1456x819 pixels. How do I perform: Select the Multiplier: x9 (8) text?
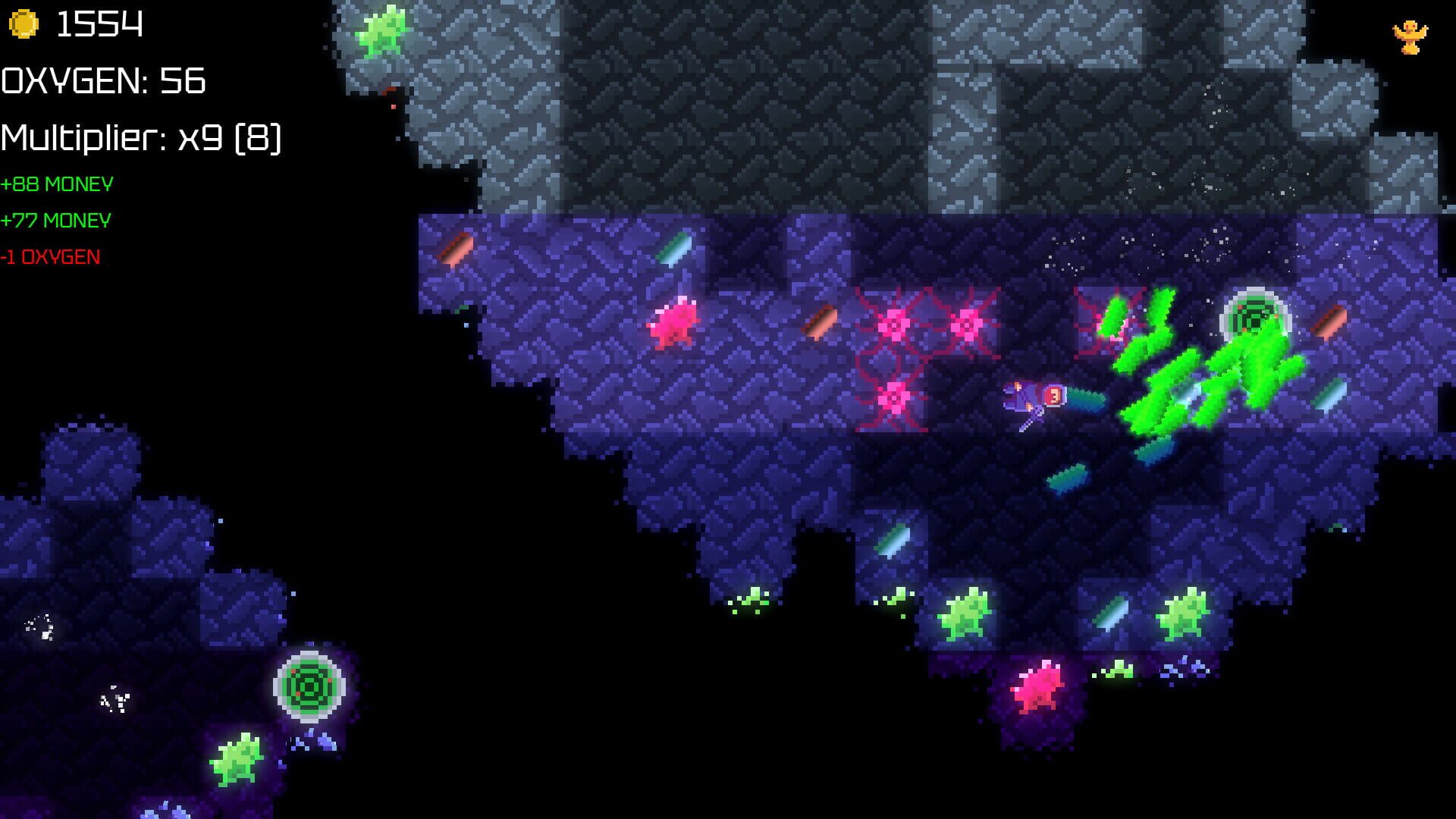143,138
